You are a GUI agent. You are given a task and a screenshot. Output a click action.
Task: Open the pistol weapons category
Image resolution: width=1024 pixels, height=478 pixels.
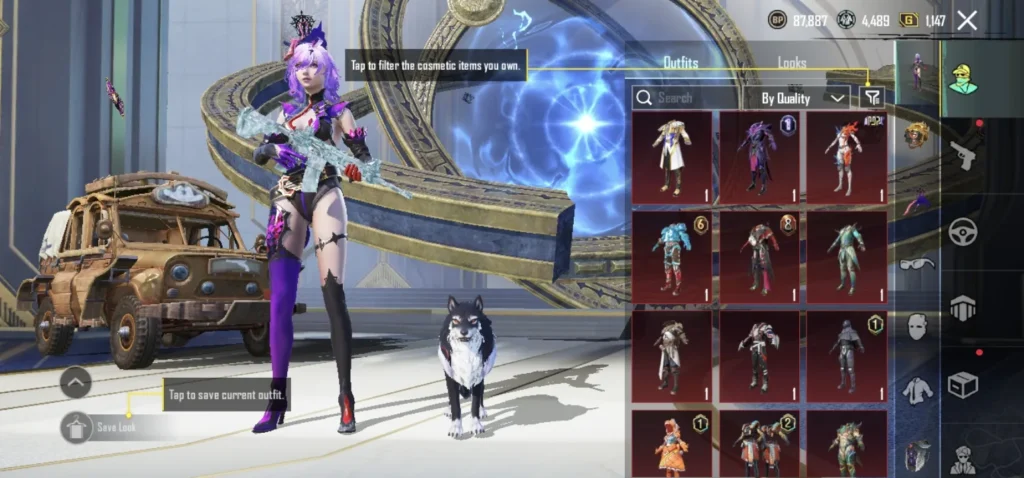(963, 155)
